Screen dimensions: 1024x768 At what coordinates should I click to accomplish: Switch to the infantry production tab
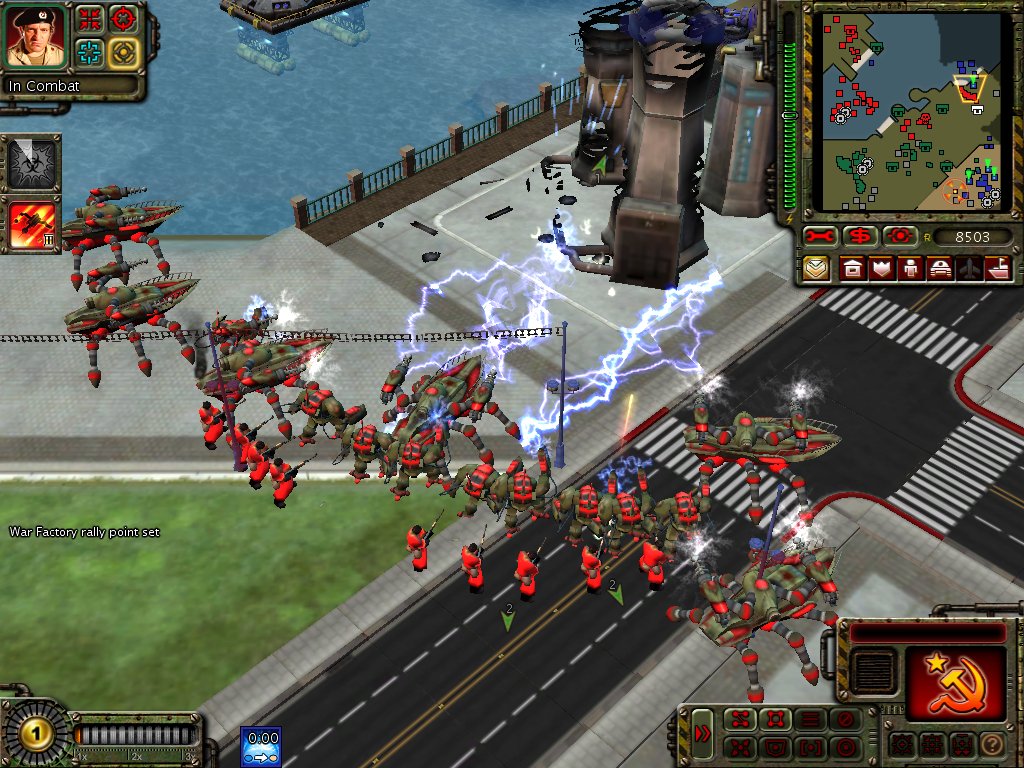pos(911,268)
